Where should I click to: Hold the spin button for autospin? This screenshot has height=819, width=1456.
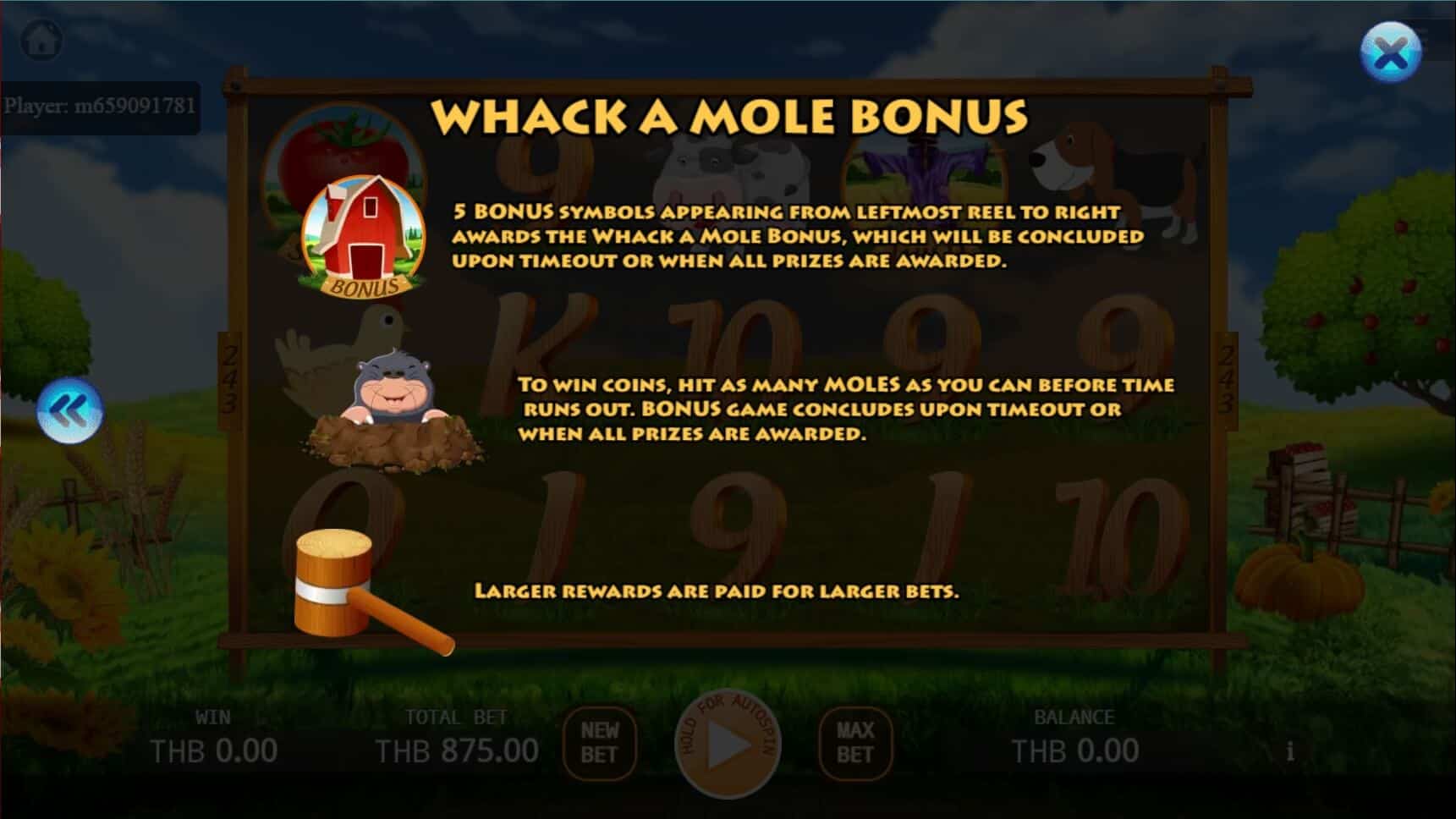728,746
